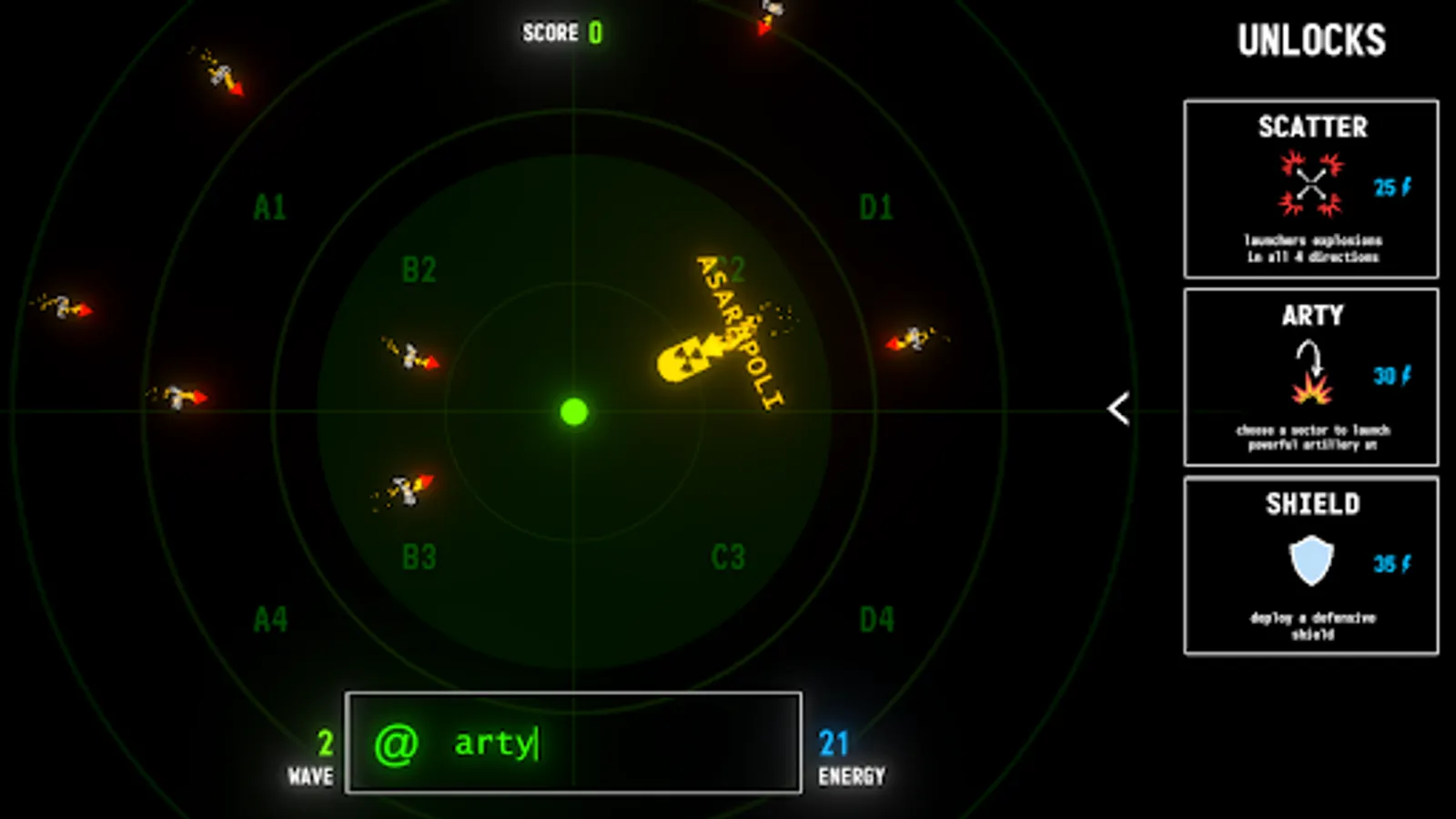The width and height of the screenshot is (1456, 819).
Task: Click the UNLOCKS panel heading
Action: [1311, 38]
